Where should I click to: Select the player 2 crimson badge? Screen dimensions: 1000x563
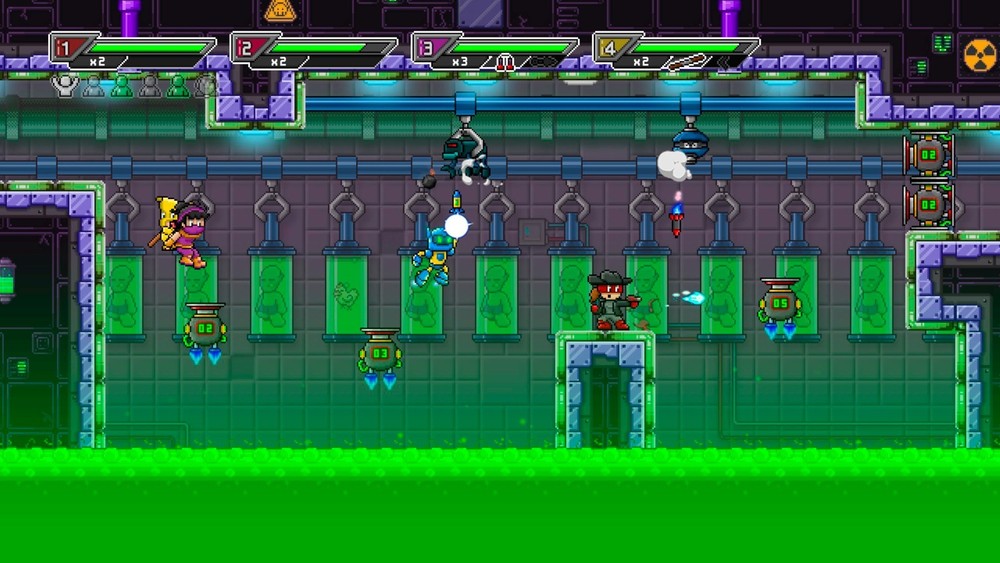(245, 47)
